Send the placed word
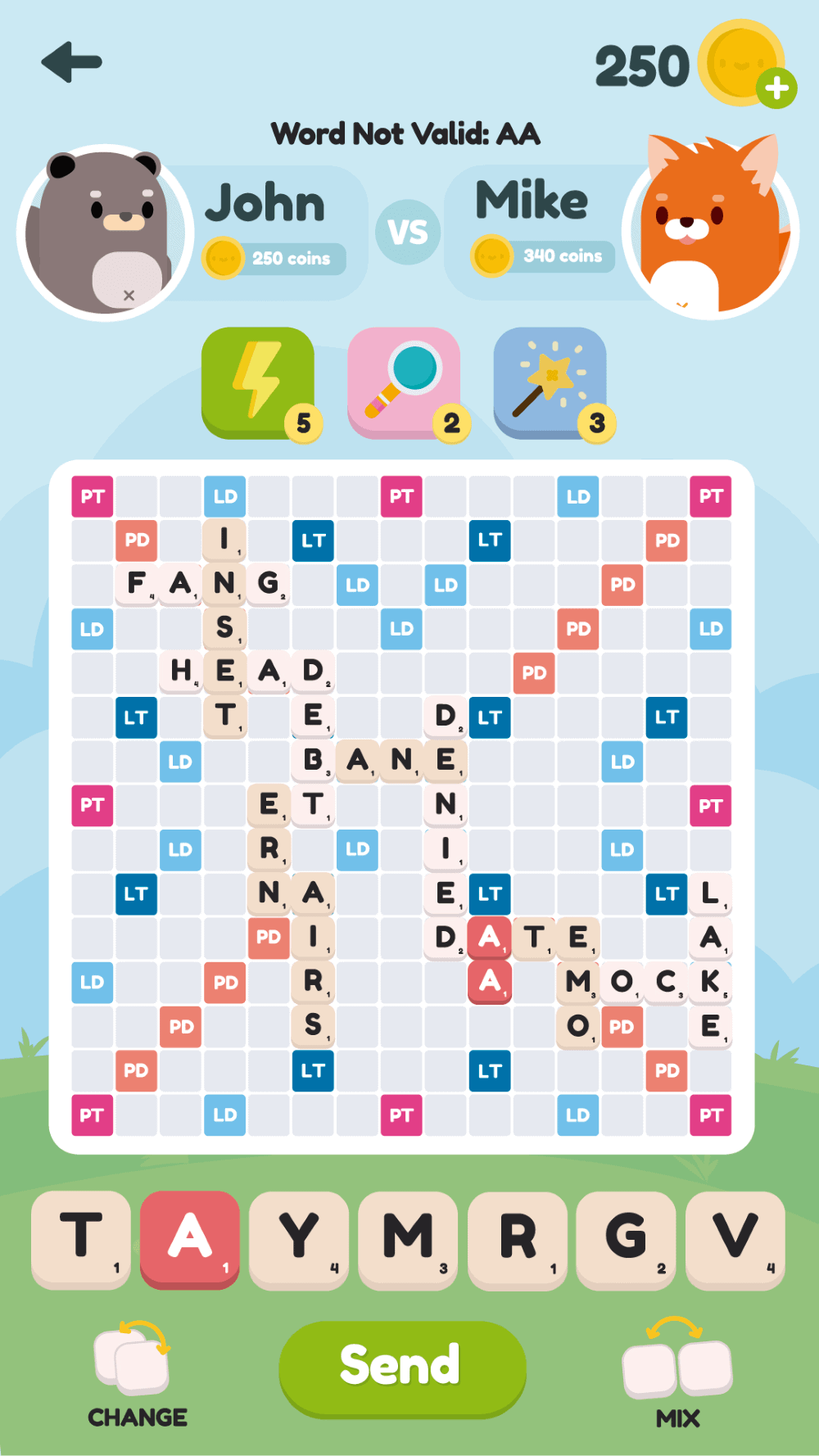819x1456 pixels. (402, 1367)
